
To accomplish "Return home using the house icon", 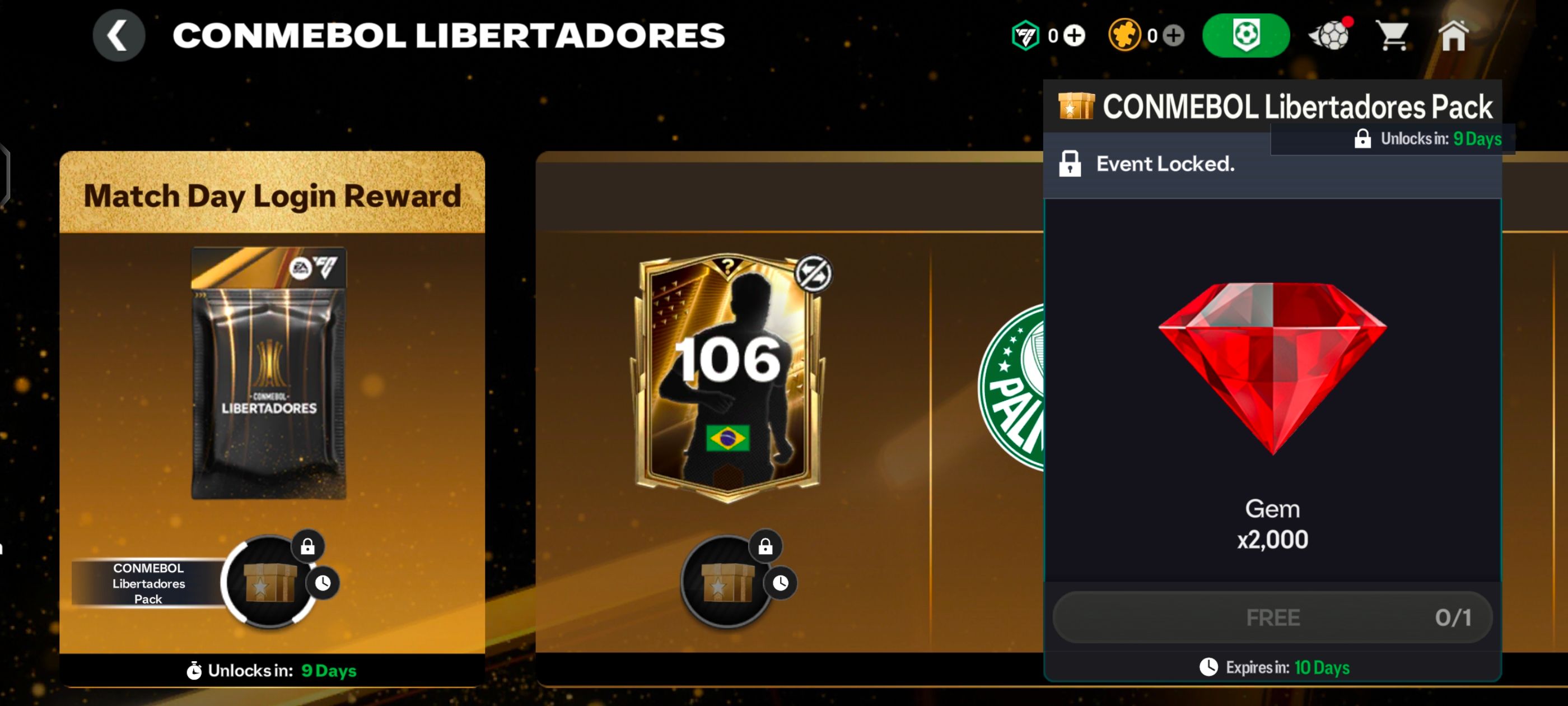I will (1454, 35).
